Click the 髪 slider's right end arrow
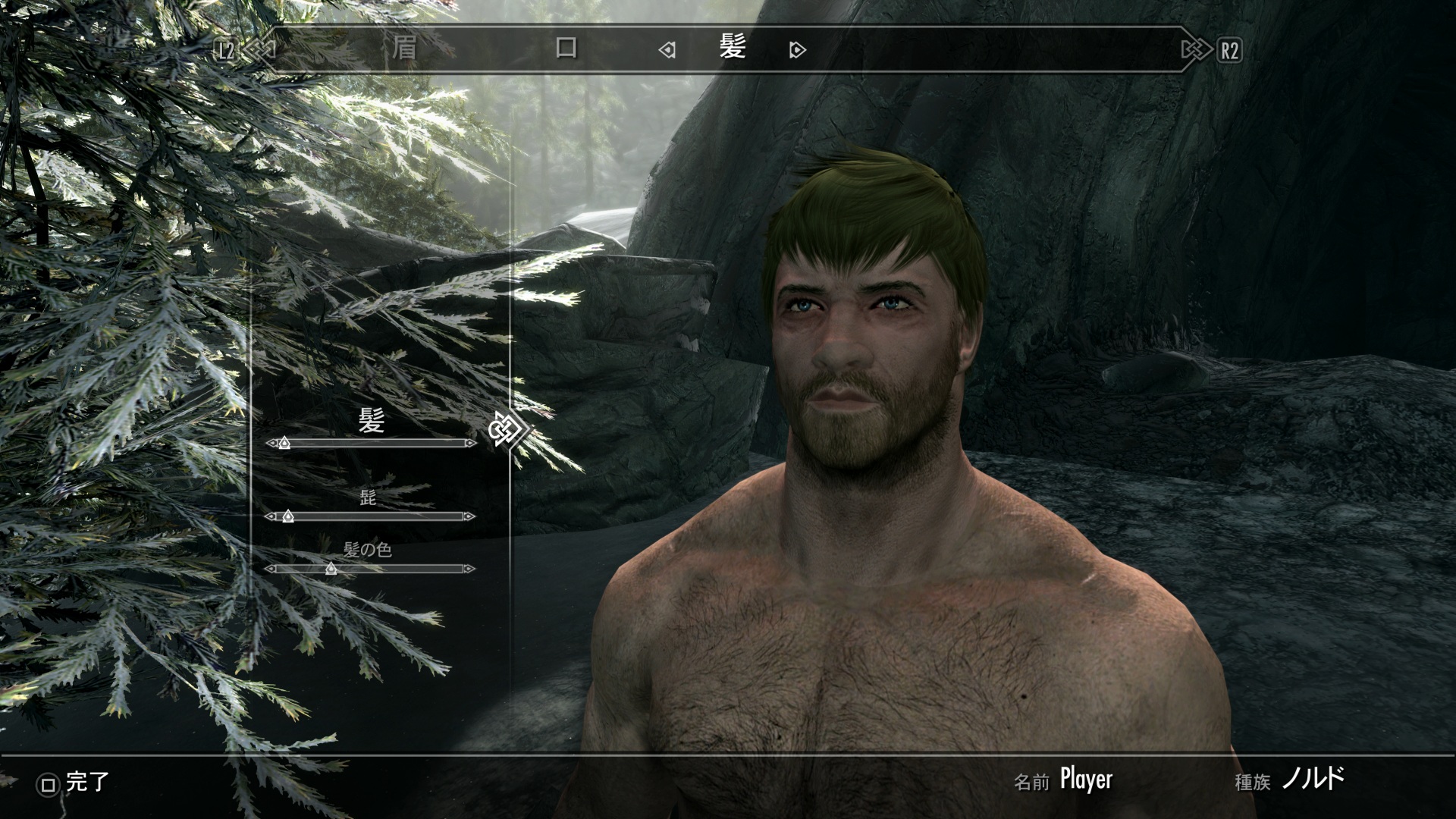This screenshot has width=1456, height=819. tap(470, 443)
